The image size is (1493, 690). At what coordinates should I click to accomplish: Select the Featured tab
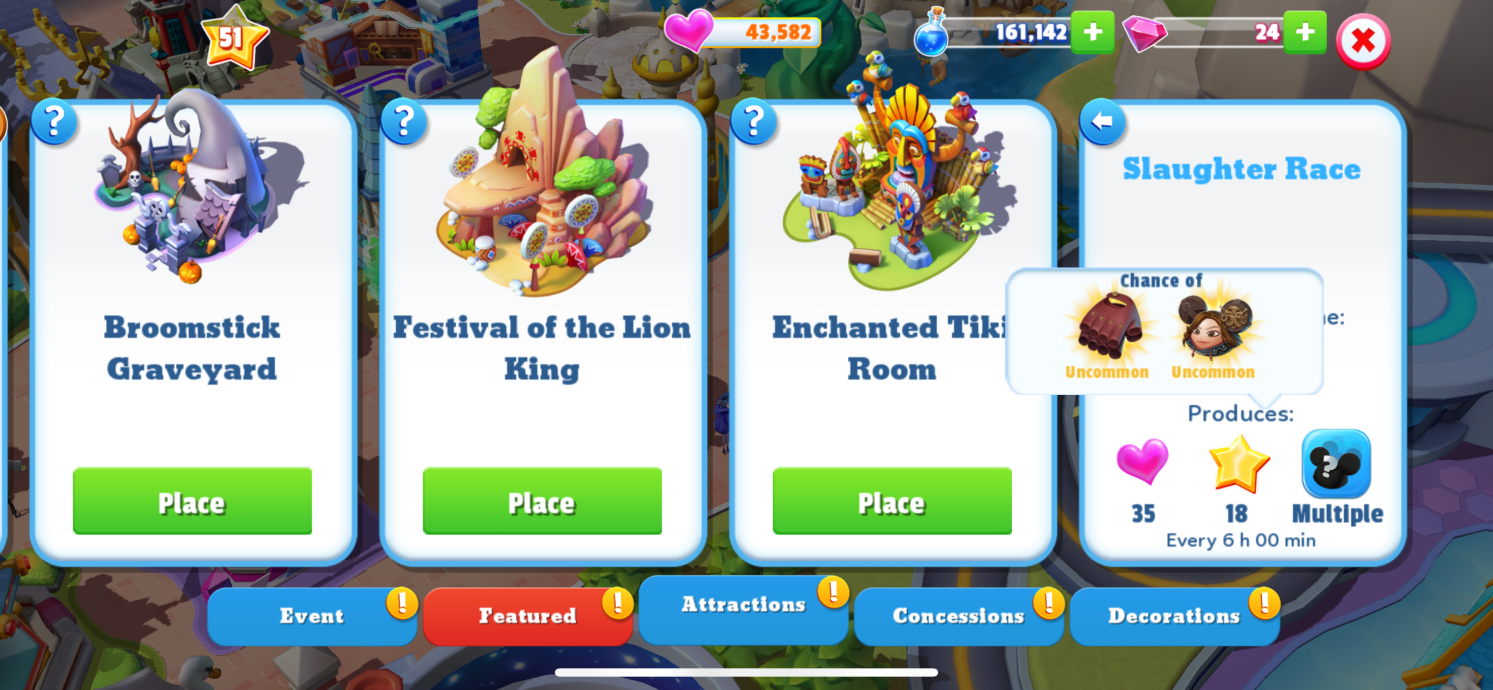527,616
